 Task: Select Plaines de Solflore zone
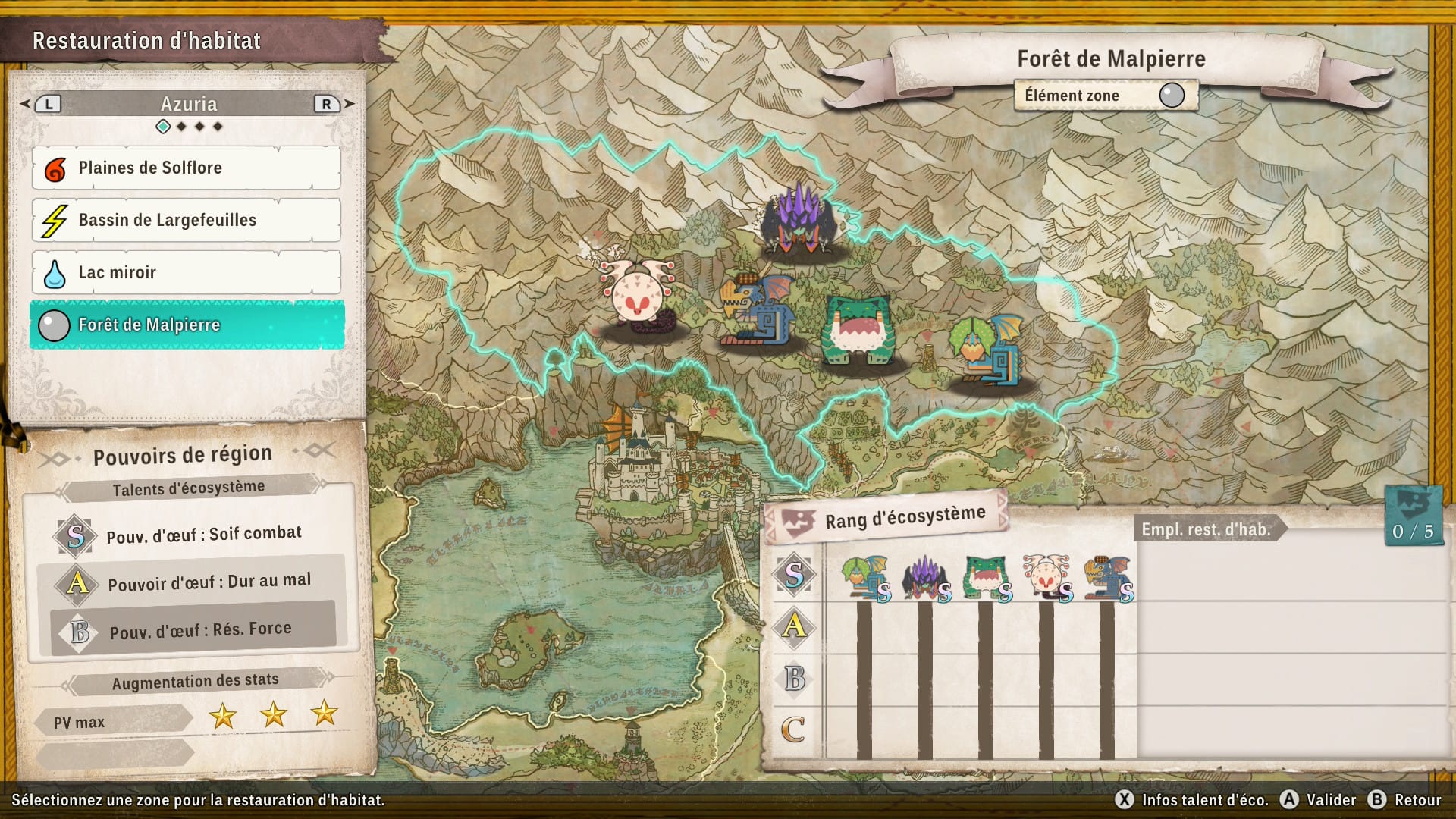186,168
